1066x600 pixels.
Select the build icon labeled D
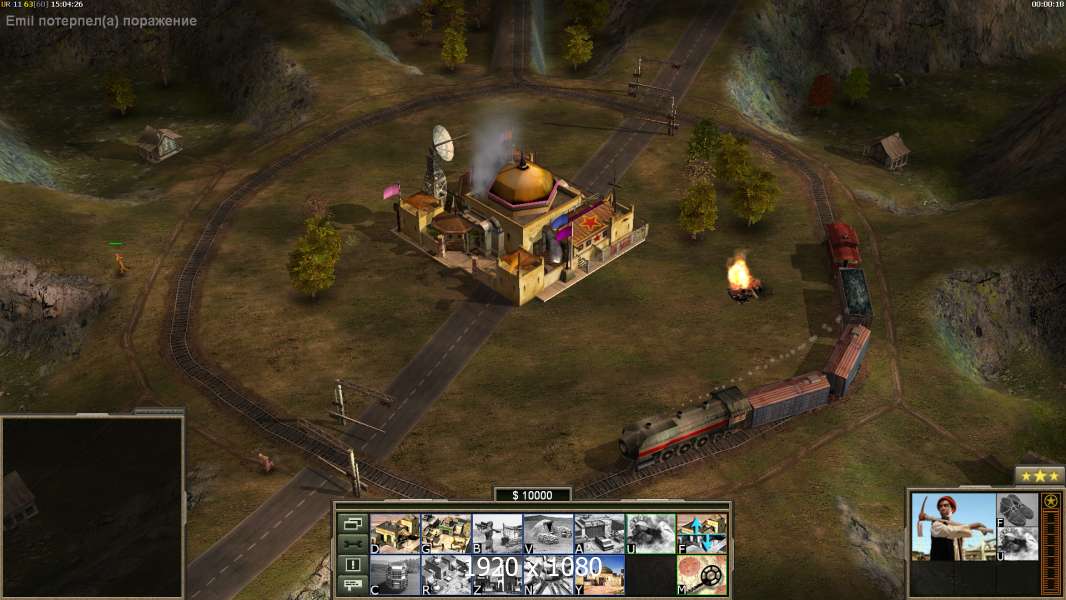(x=395, y=533)
